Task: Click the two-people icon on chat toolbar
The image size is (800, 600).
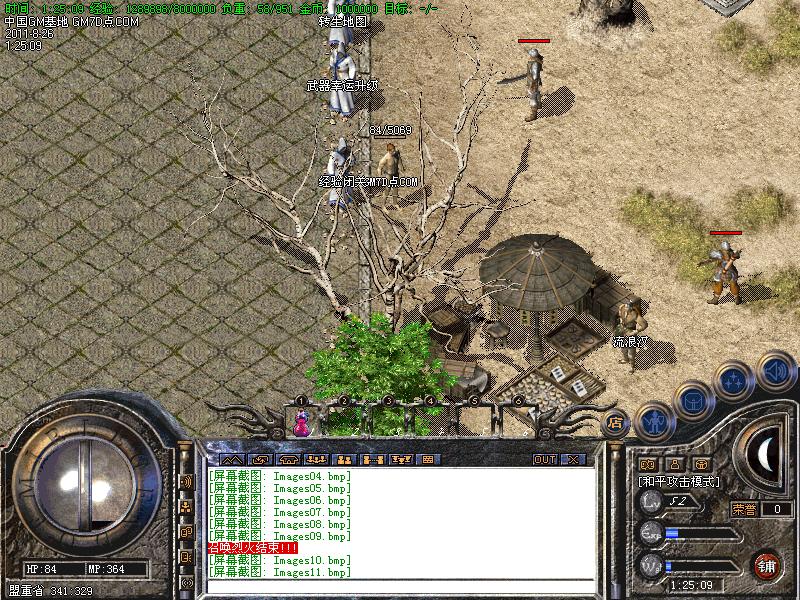Action: 343,459
